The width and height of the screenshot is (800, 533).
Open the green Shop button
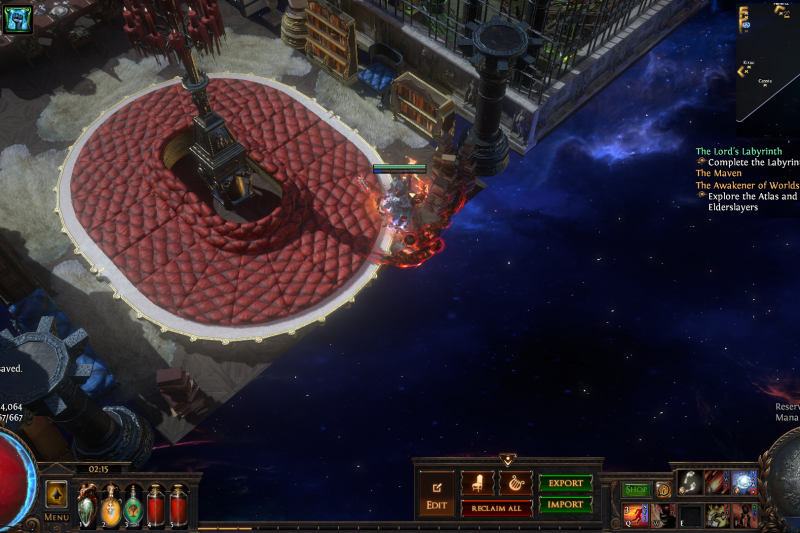tap(636, 490)
